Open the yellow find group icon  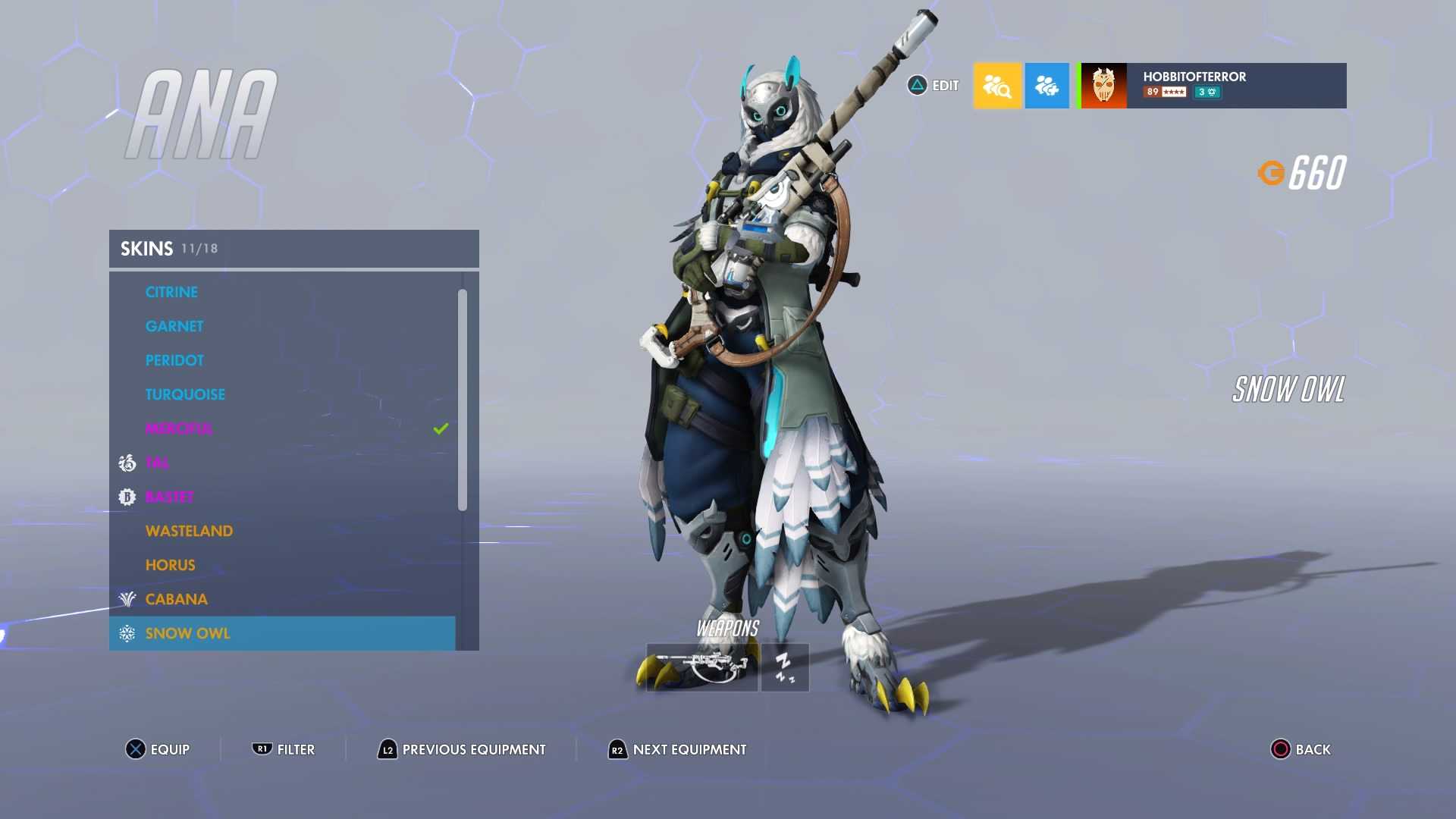coord(997,86)
